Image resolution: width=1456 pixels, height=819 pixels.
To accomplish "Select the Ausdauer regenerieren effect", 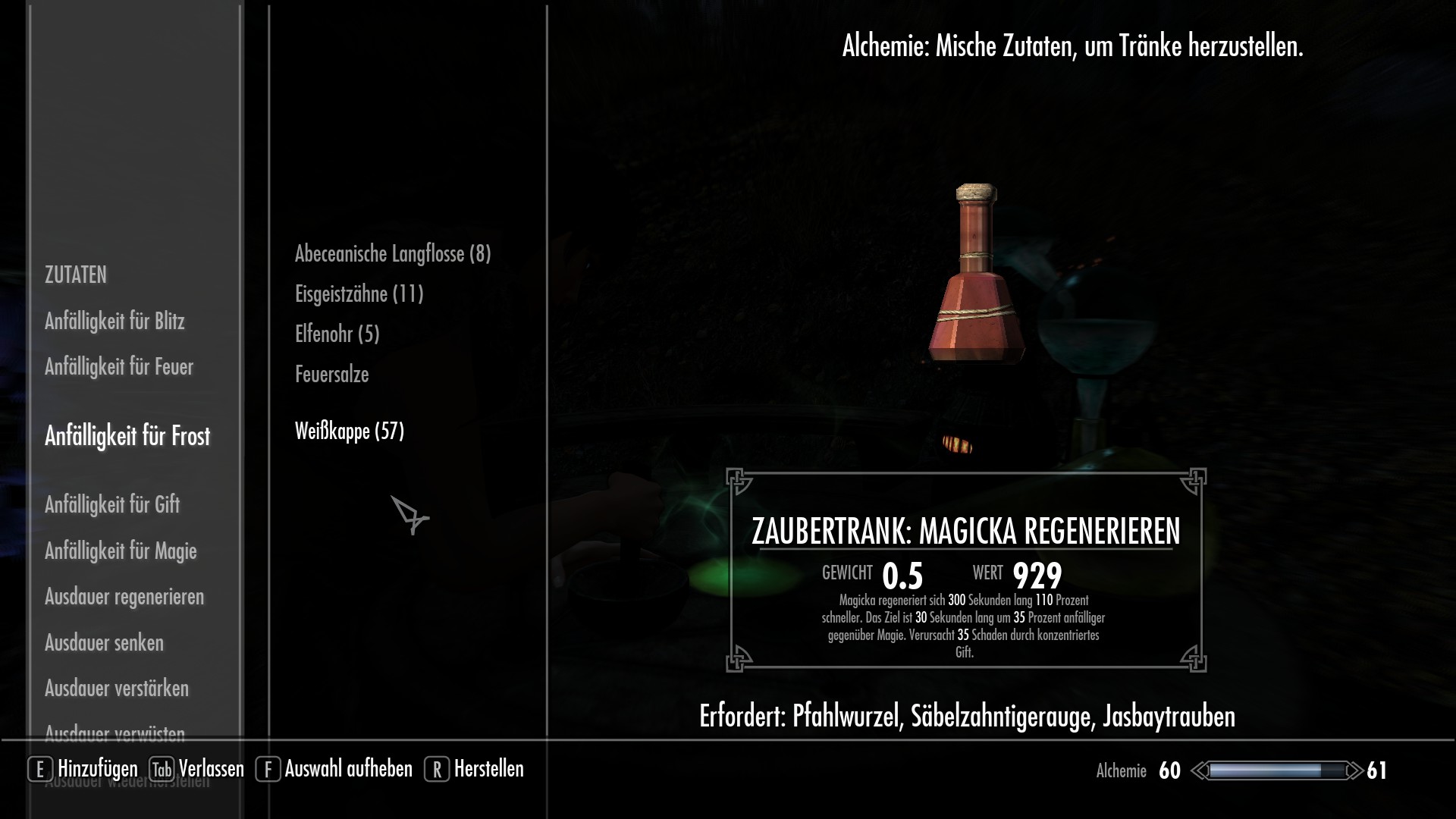I will point(124,597).
